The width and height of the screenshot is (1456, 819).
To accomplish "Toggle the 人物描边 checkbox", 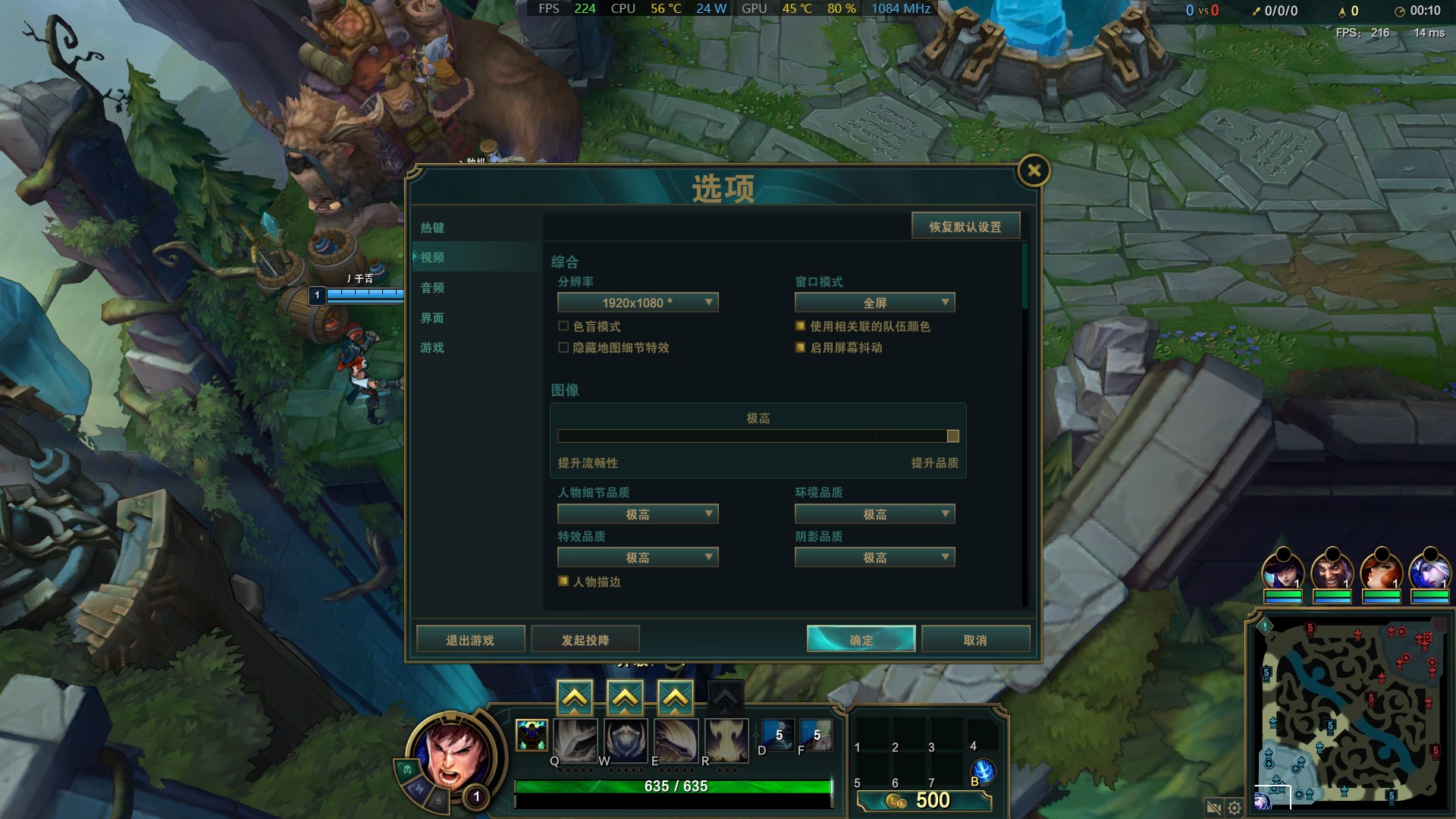I will [563, 581].
